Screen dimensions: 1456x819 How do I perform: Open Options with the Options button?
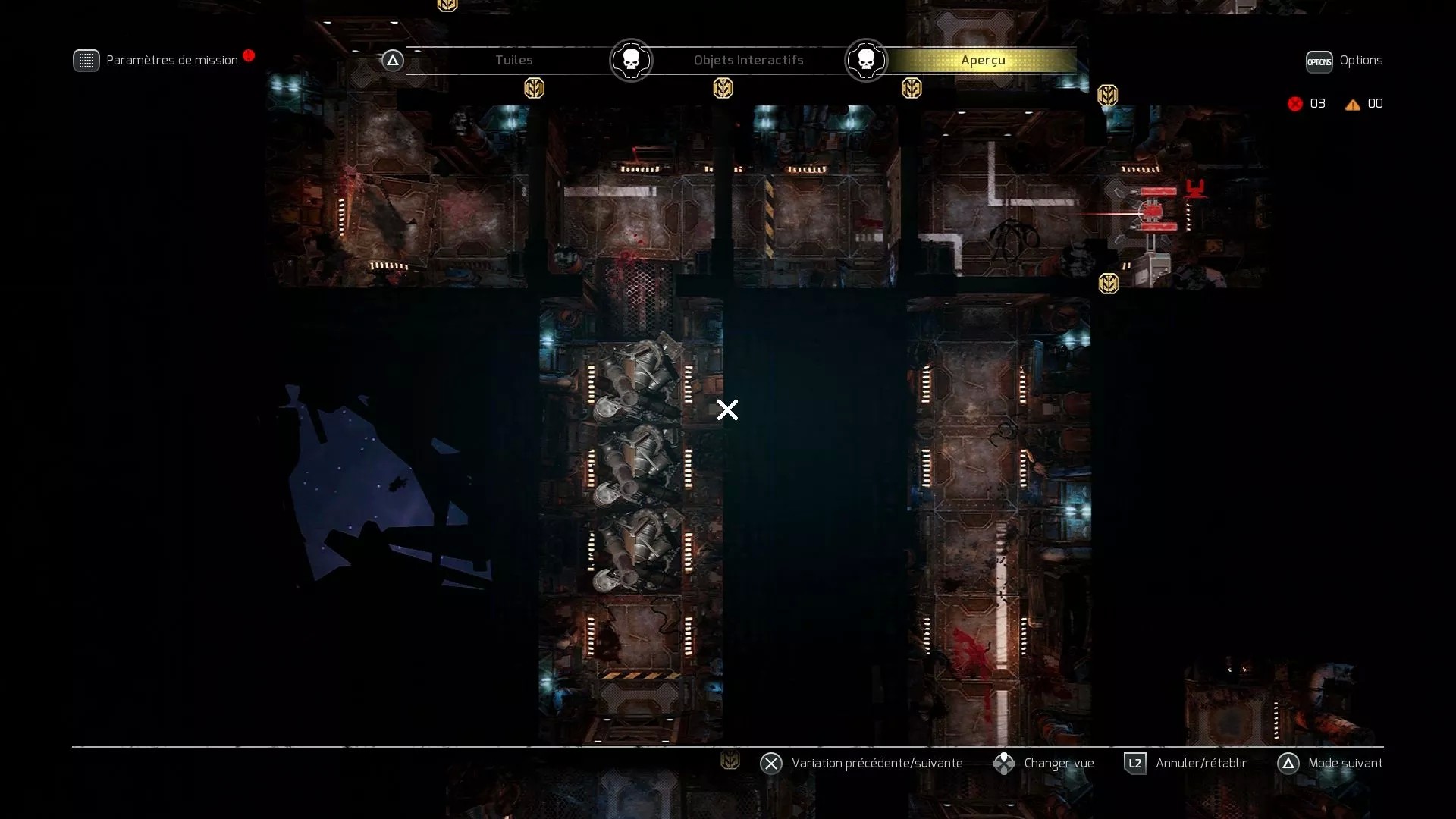pos(1319,61)
